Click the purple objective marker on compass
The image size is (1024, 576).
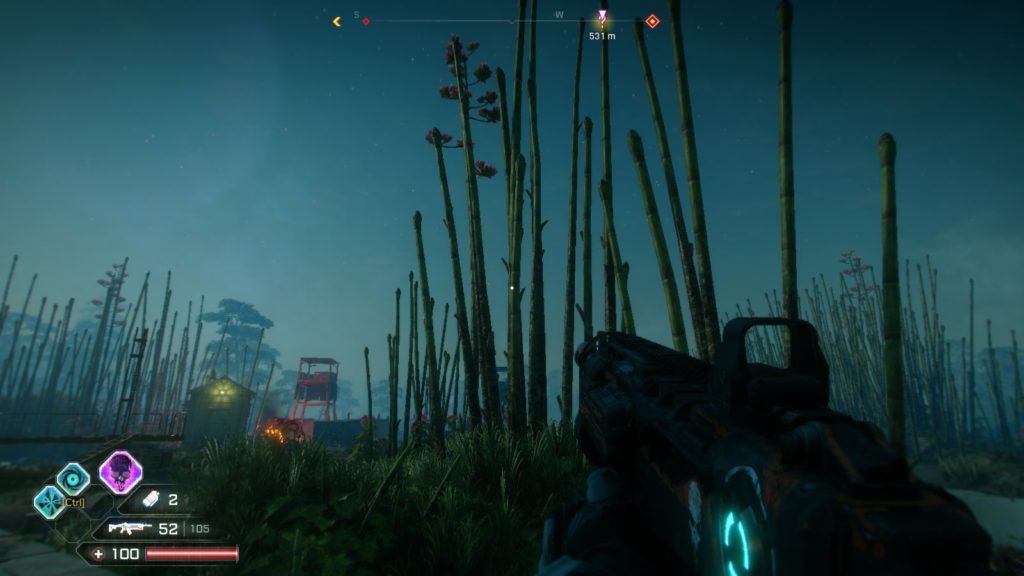[602, 16]
